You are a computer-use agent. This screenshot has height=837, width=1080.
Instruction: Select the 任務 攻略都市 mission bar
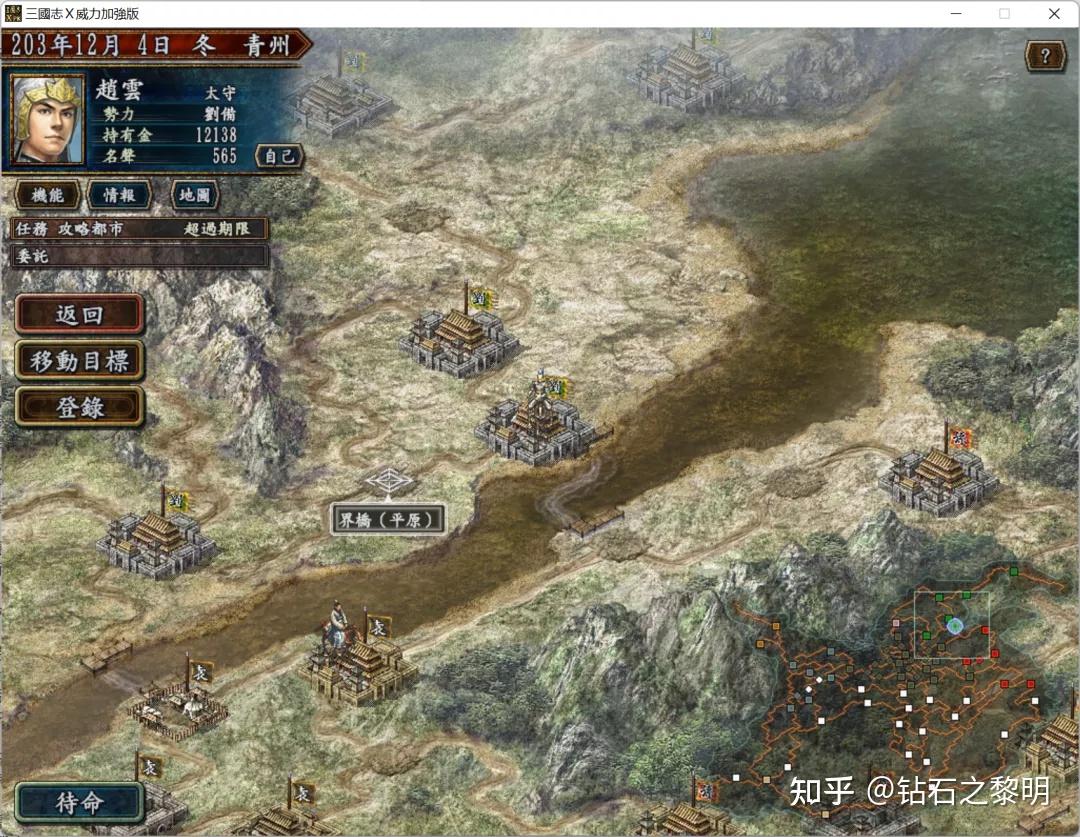click(140, 229)
